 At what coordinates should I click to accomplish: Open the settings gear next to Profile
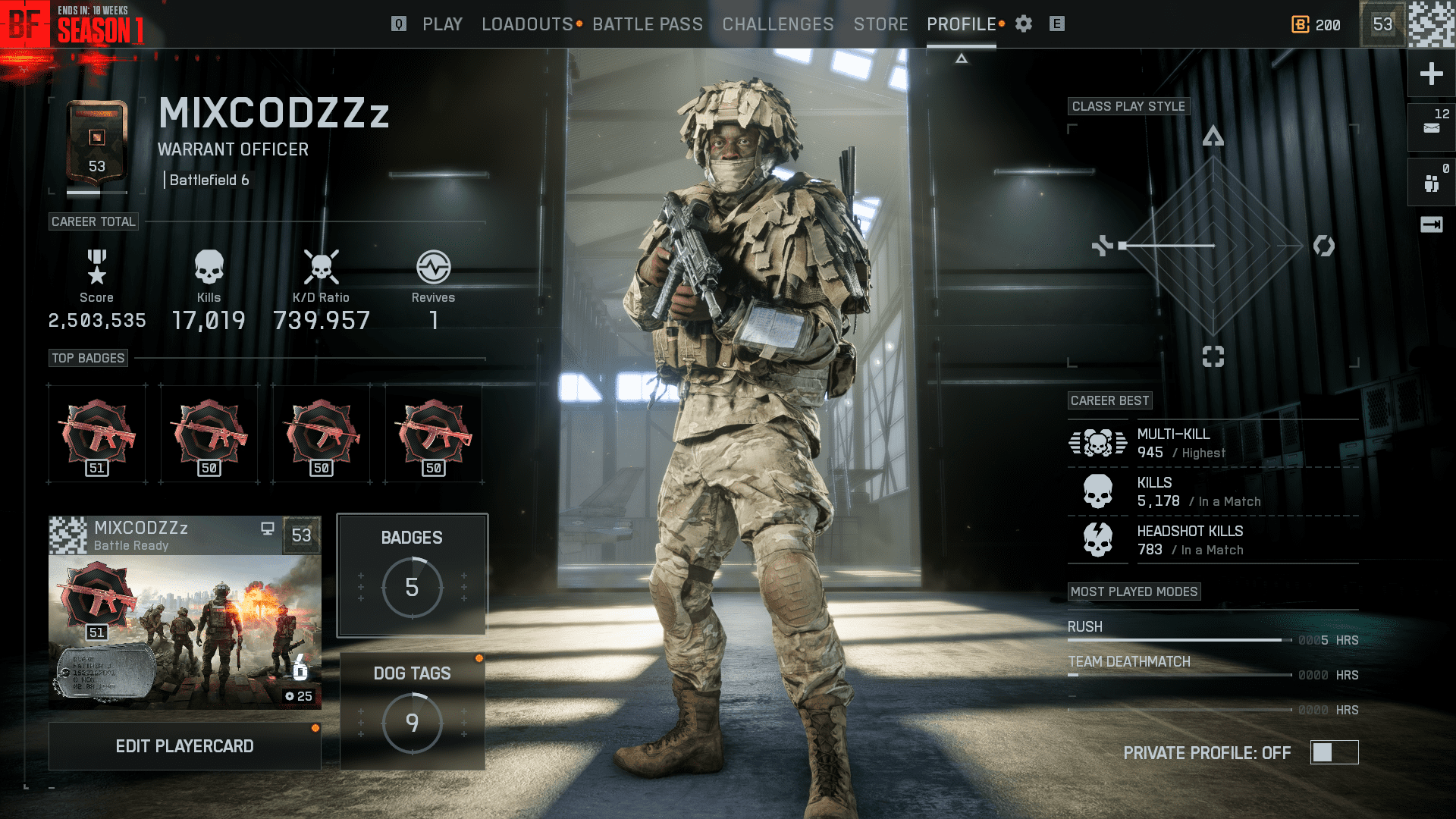pos(1023,24)
